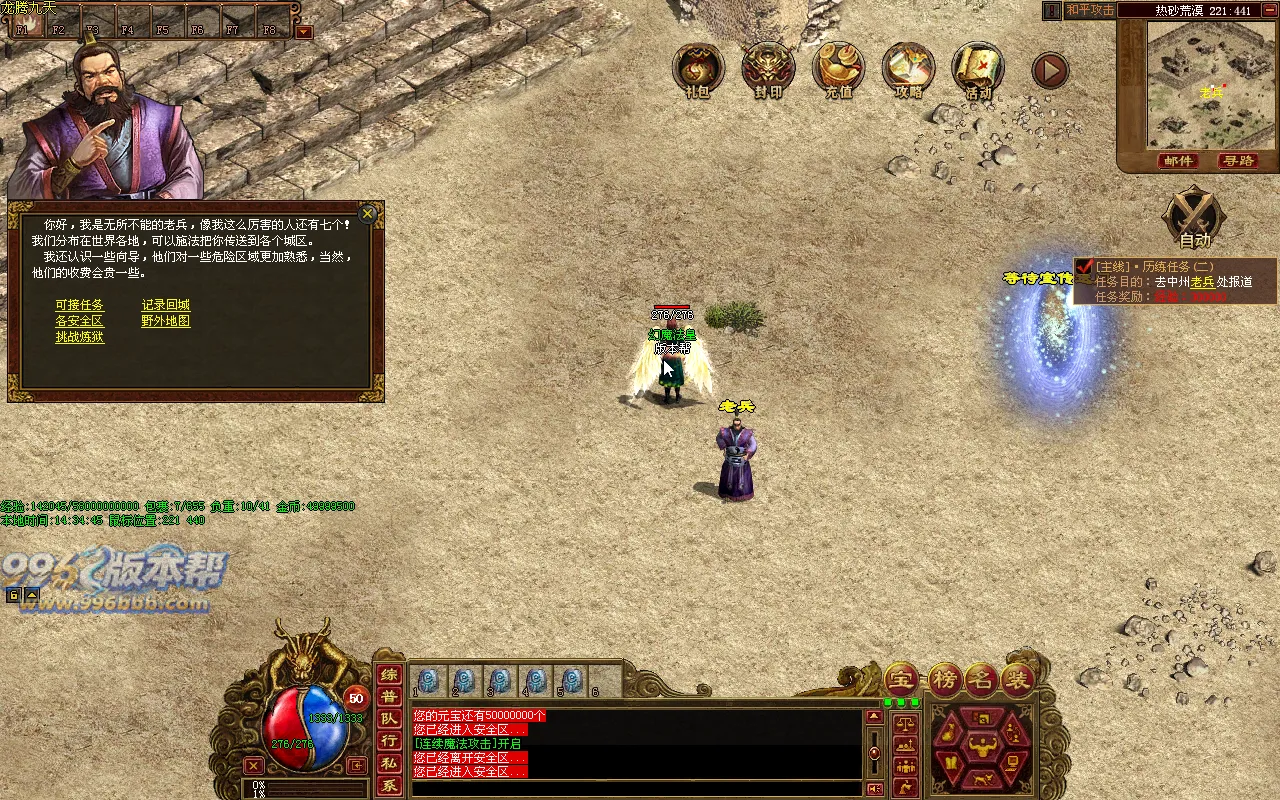
Task: Click the round arrow button beside 活动
Action: point(1050,70)
